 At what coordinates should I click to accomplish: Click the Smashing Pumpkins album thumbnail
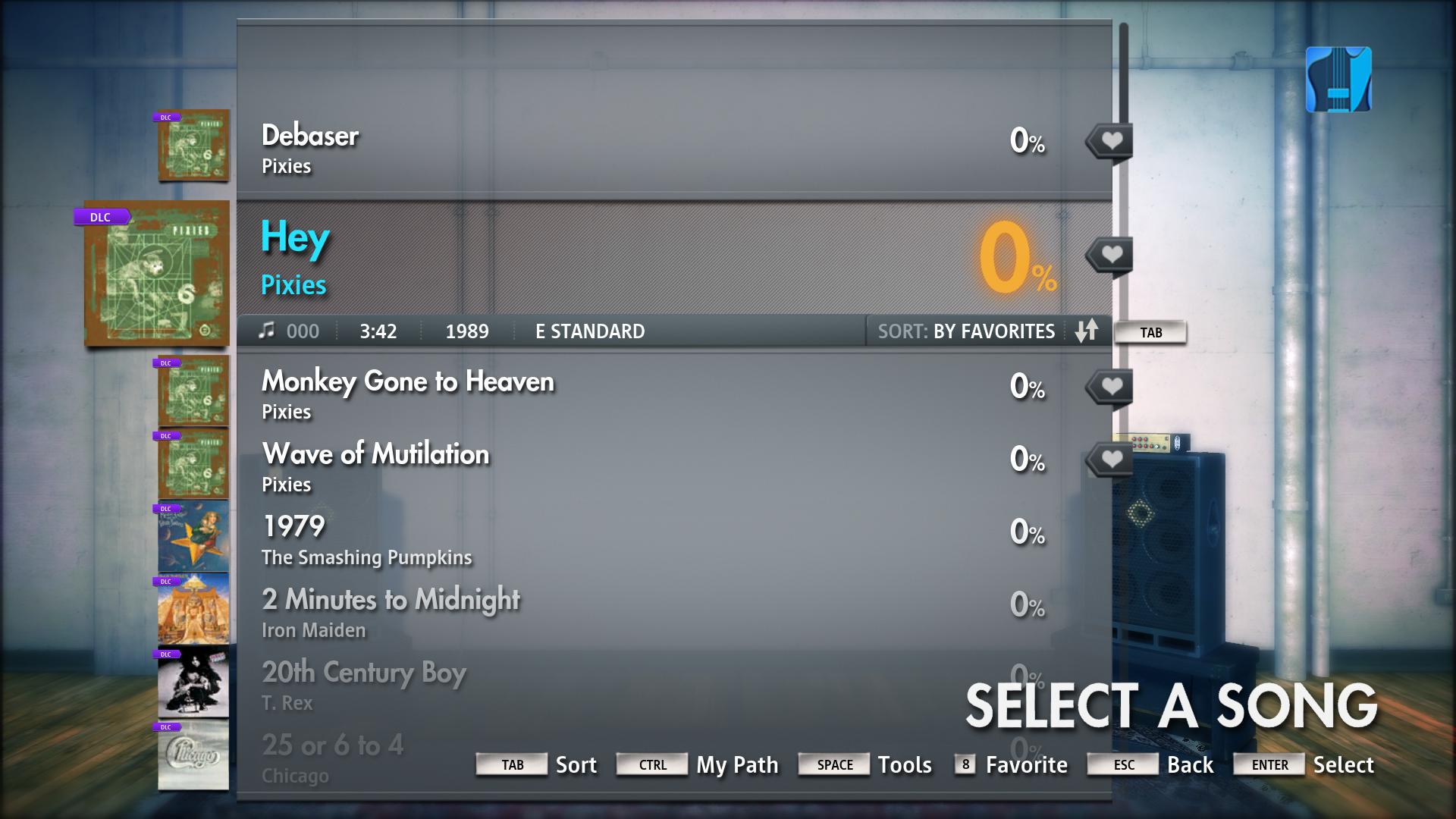pyautogui.click(x=193, y=536)
